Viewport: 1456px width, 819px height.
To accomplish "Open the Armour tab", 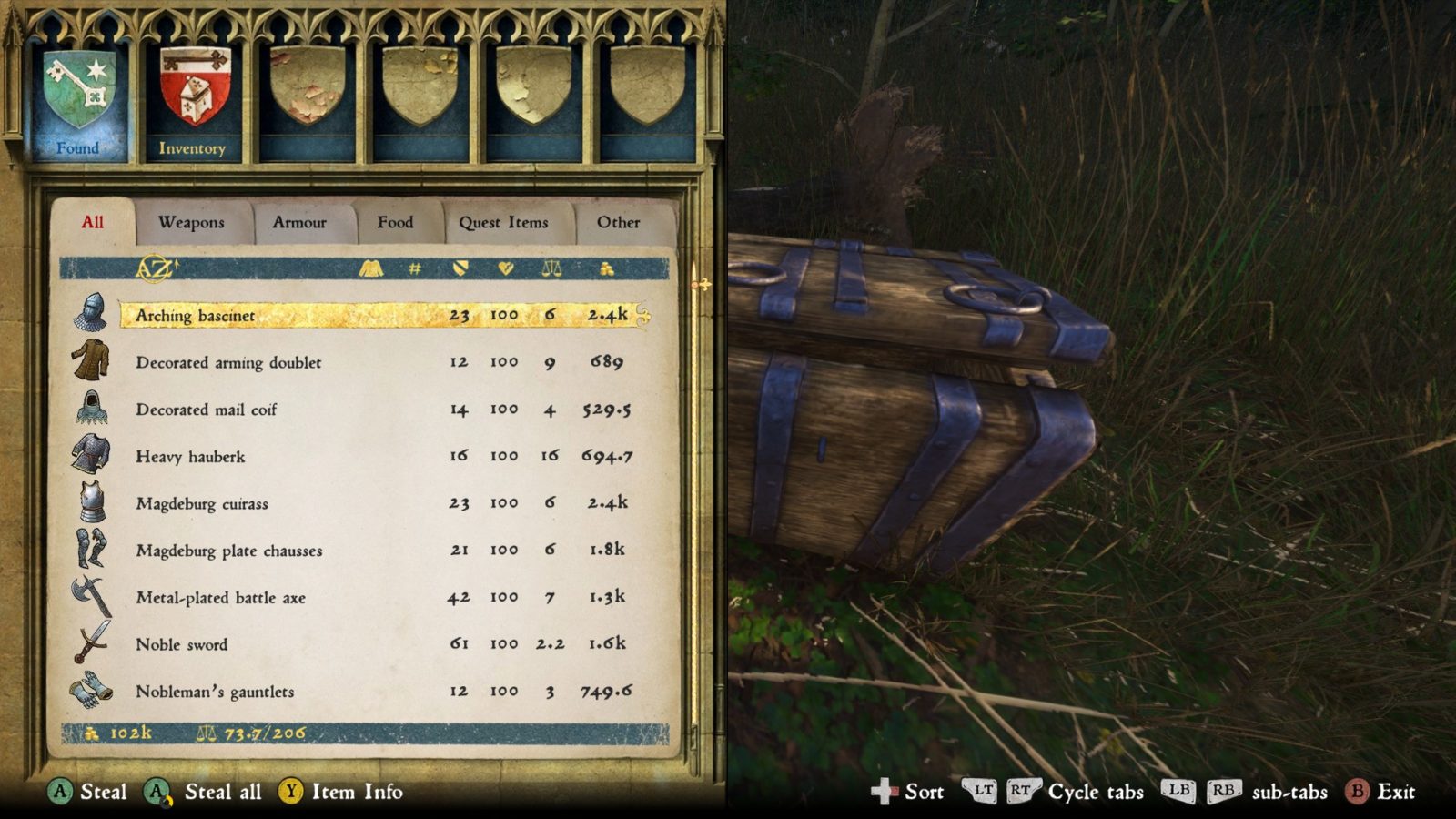I will coord(301,222).
